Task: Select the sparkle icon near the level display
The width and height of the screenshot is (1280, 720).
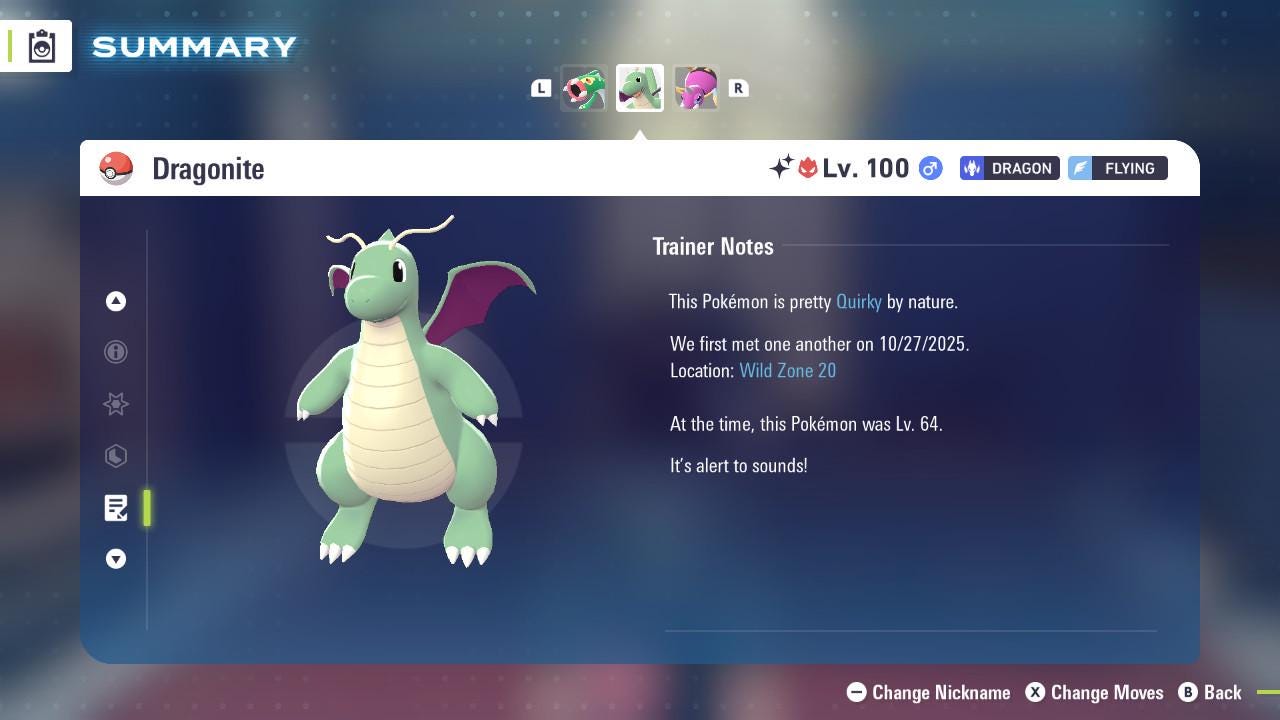Action: [782, 168]
